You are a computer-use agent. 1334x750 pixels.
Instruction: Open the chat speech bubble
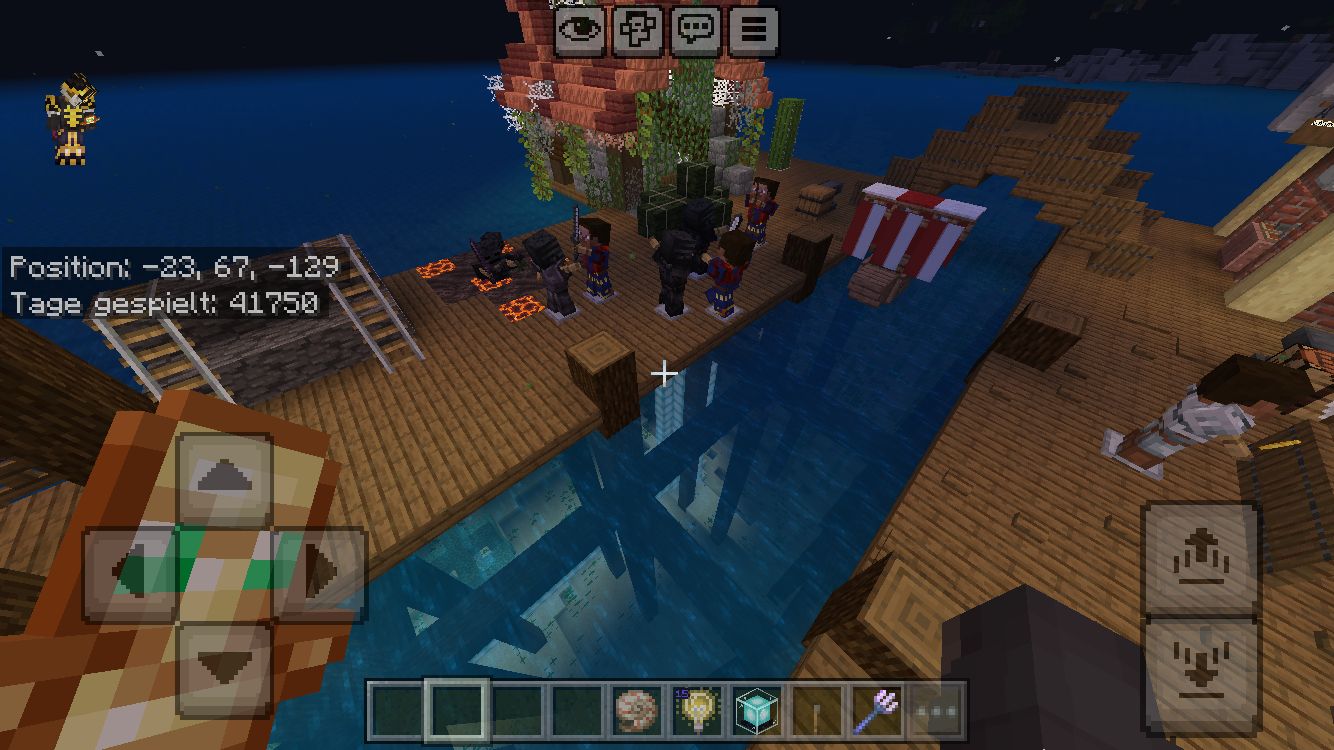pos(696,30)
